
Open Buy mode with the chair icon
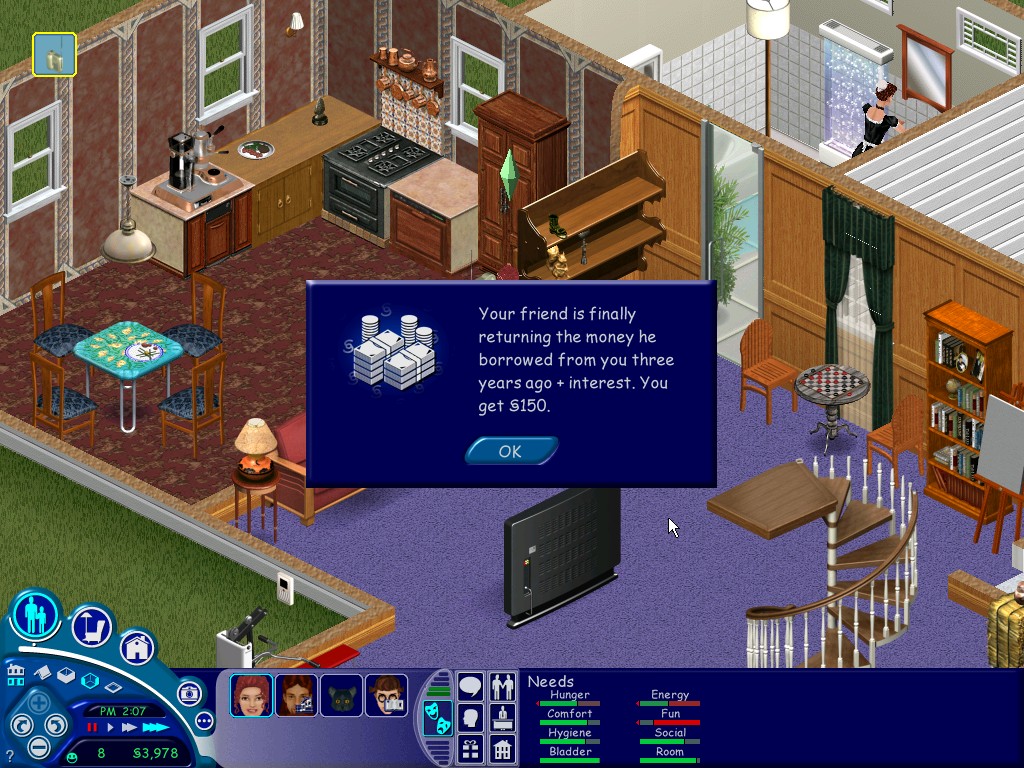coord(92,626)
